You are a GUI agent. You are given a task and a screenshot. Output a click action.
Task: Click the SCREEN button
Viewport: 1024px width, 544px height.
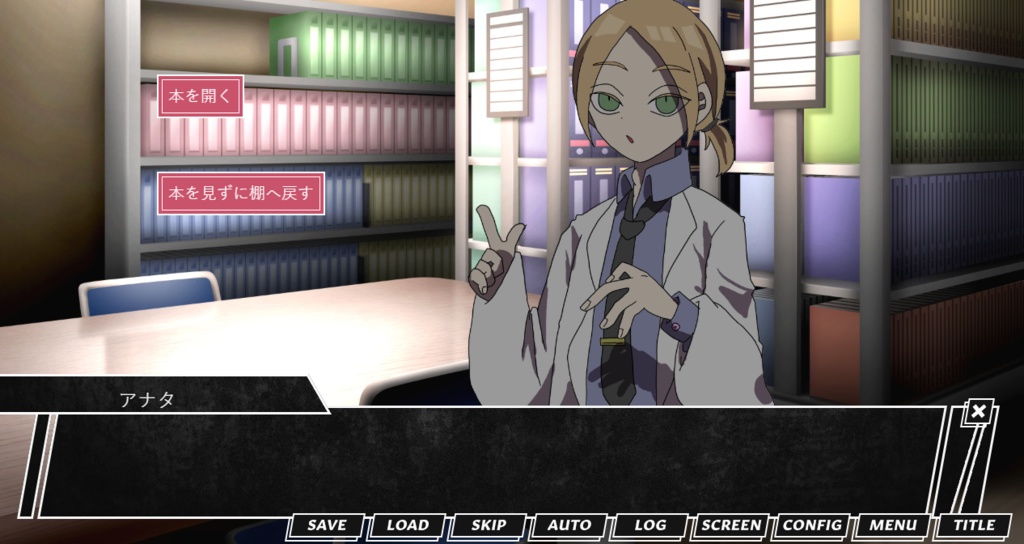pyautogui.click(x=731, y=525)
